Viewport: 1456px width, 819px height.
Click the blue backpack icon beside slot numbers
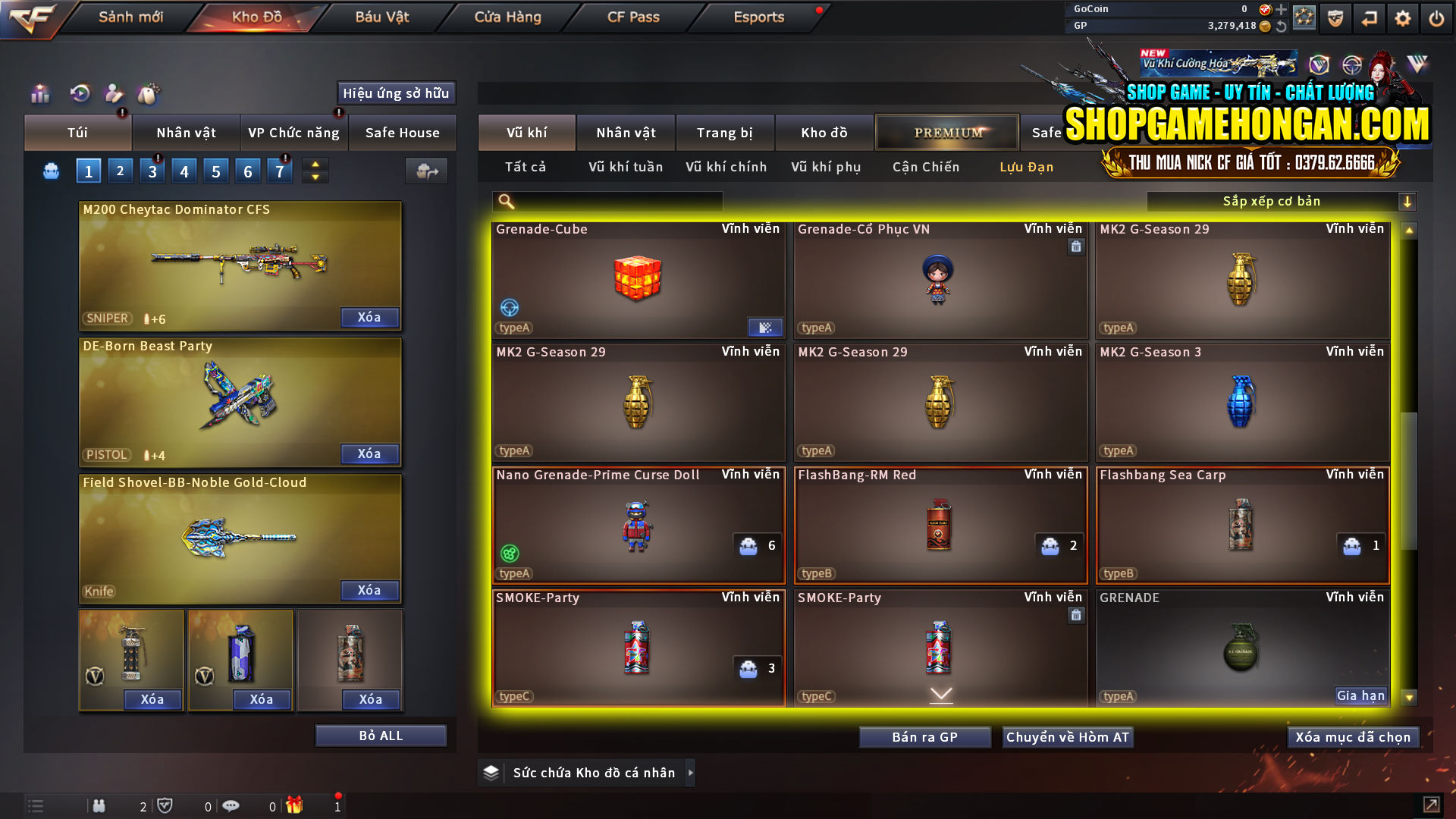point(50,171)
